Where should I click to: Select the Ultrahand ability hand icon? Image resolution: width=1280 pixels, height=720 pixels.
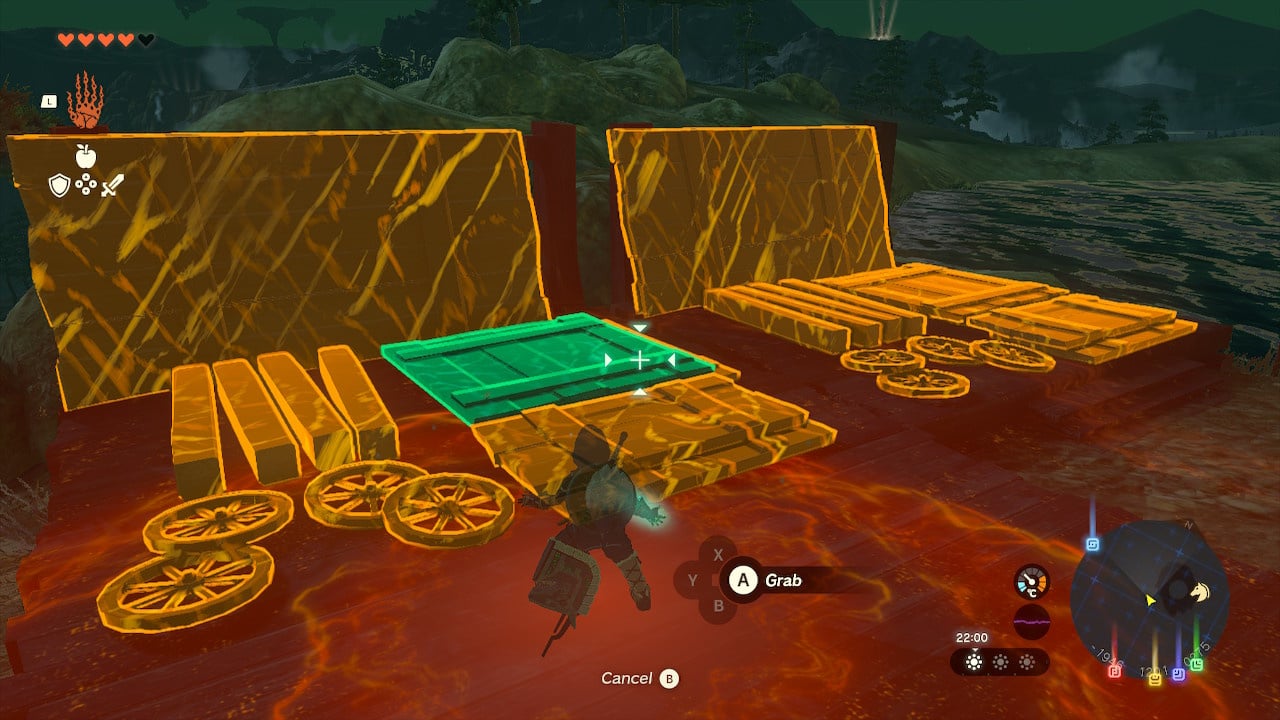point(84,100)
